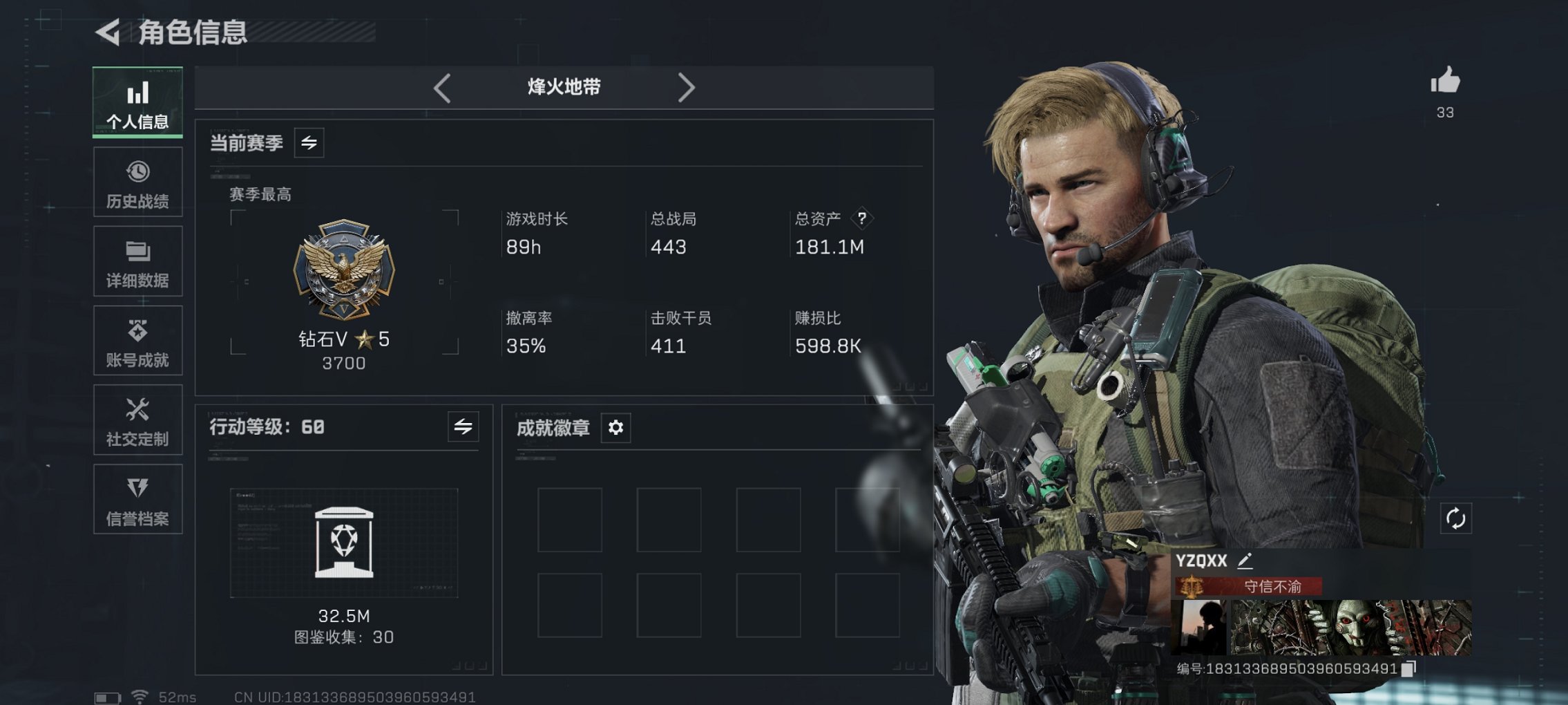Click the switch icon next to 当前赛季
Image resolution: width=1568 pixels, height=705 pixels.
pyautogui.click(x=310, y=144)
